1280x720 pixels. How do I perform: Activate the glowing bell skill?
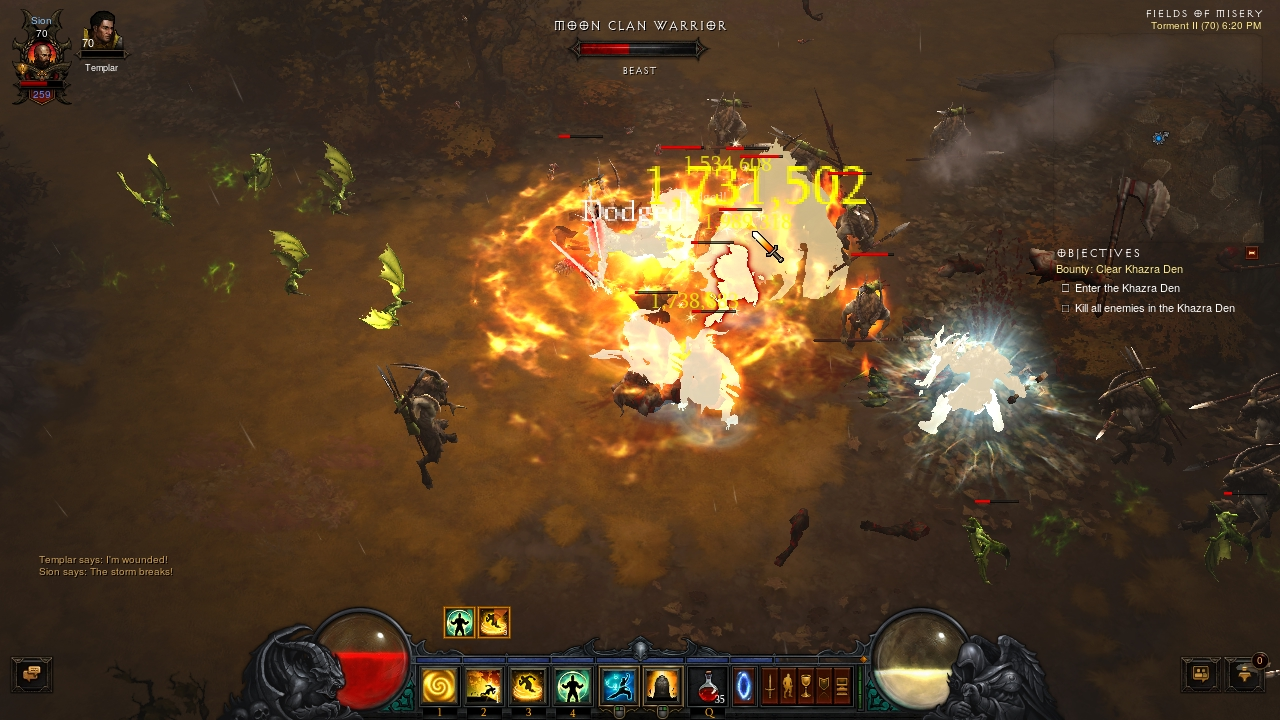[x=662, y=687]
